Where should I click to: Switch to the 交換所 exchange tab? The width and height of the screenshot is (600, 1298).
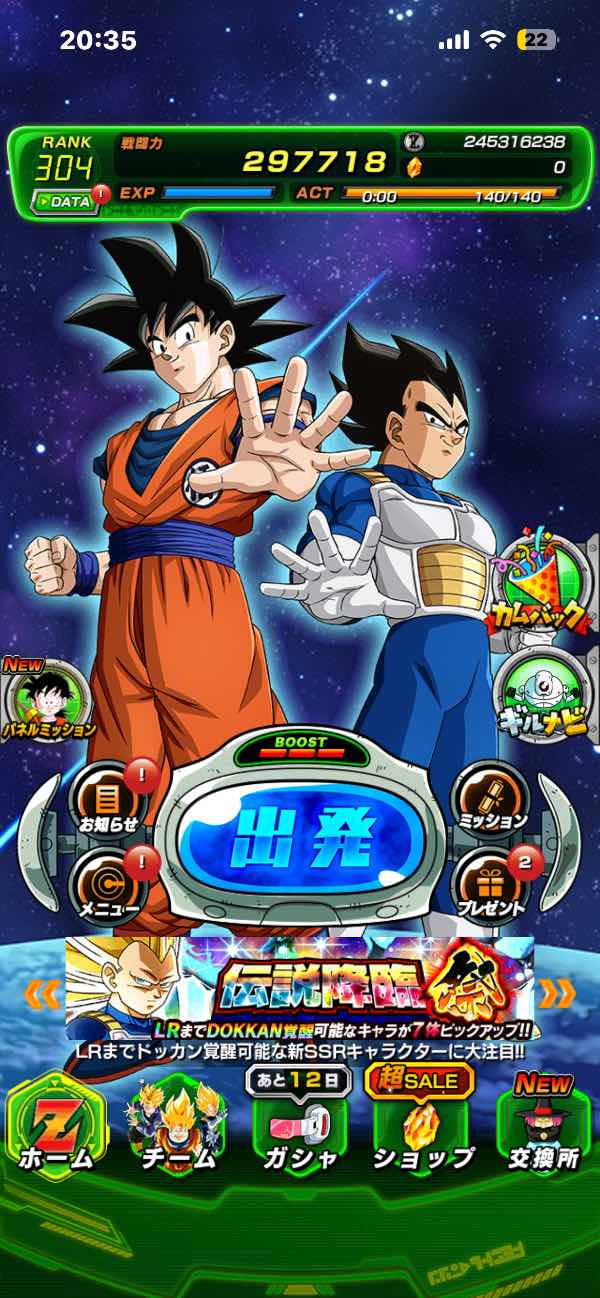(542, 1126)
